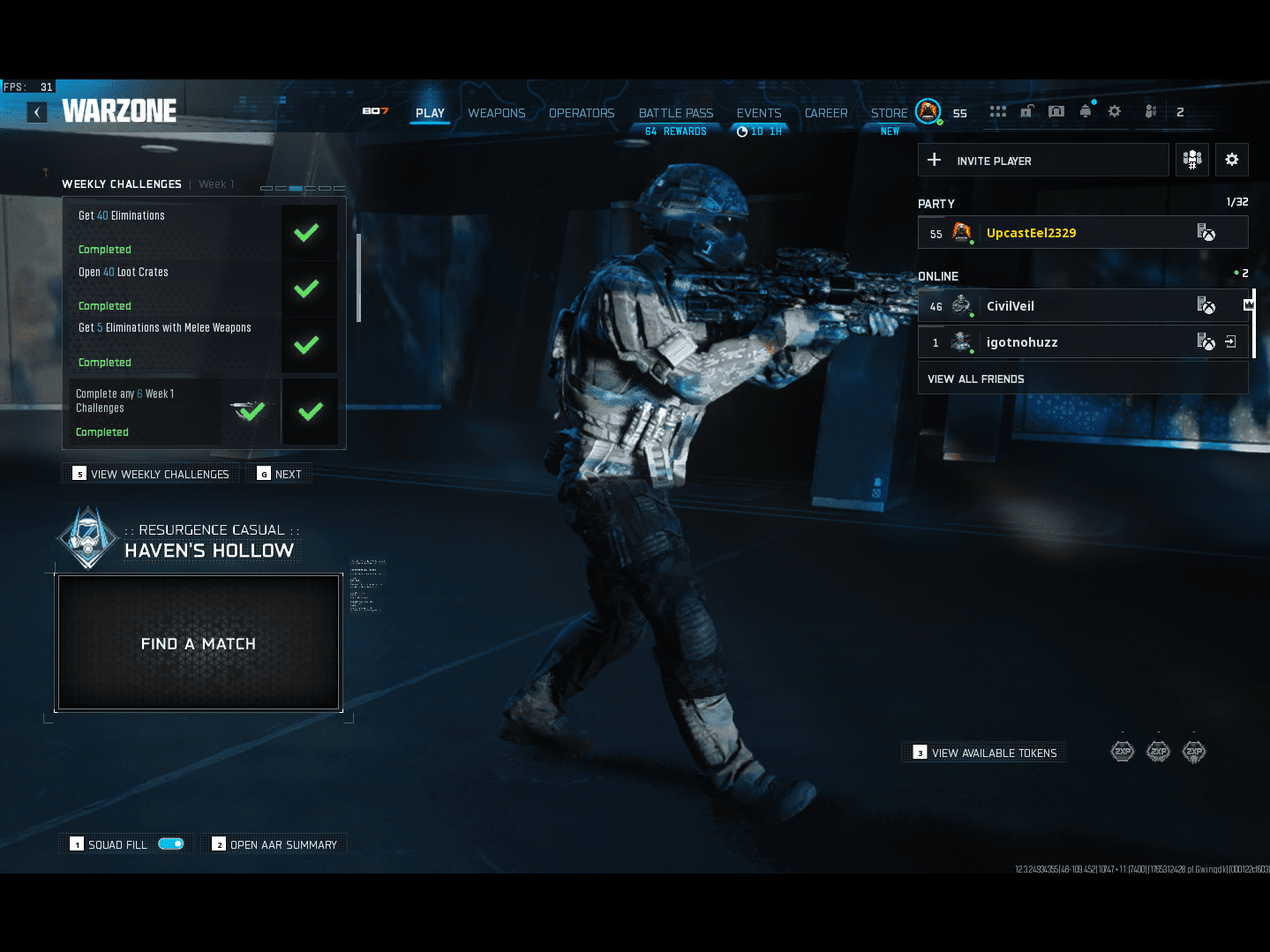The width and height of the screenshot is (1270, 952).
Task: Open notifications via the bell icon
Action: [x=1086, y=111]
